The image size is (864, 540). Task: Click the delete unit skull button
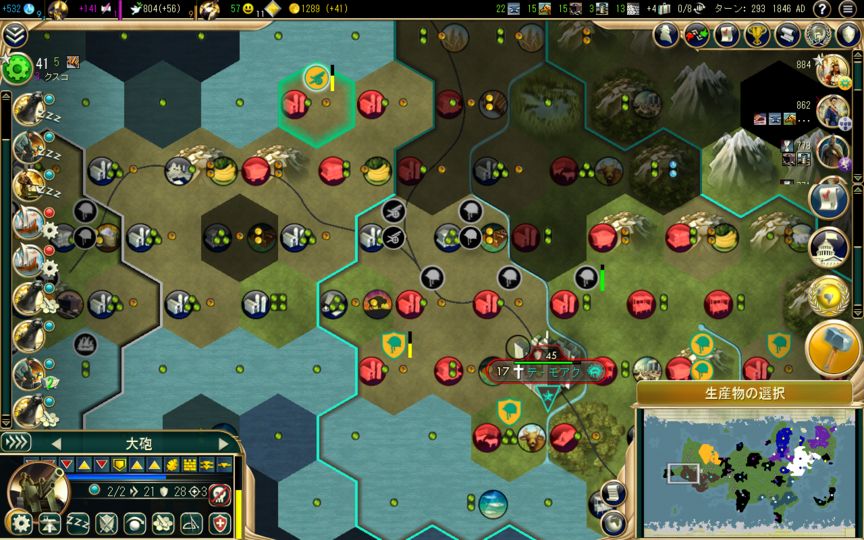point(219,495)
